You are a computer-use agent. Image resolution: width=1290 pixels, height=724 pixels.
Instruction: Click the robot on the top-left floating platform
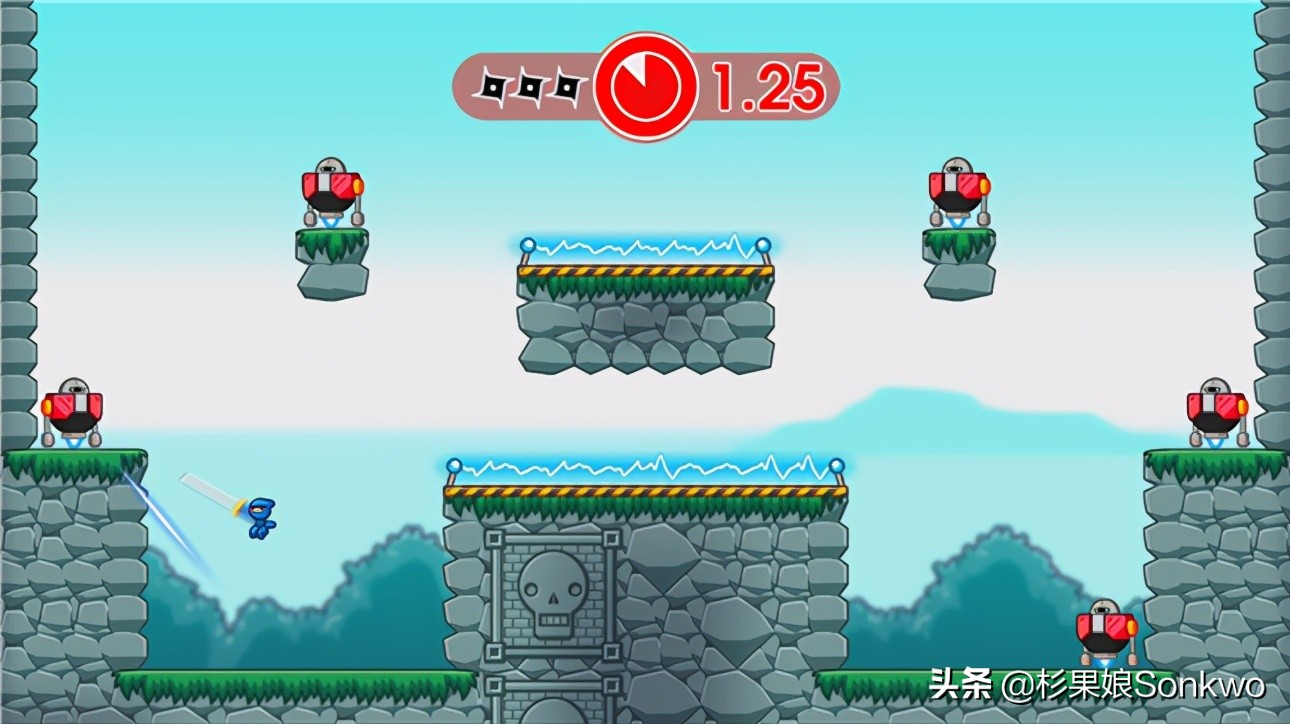tap(330, 190)
